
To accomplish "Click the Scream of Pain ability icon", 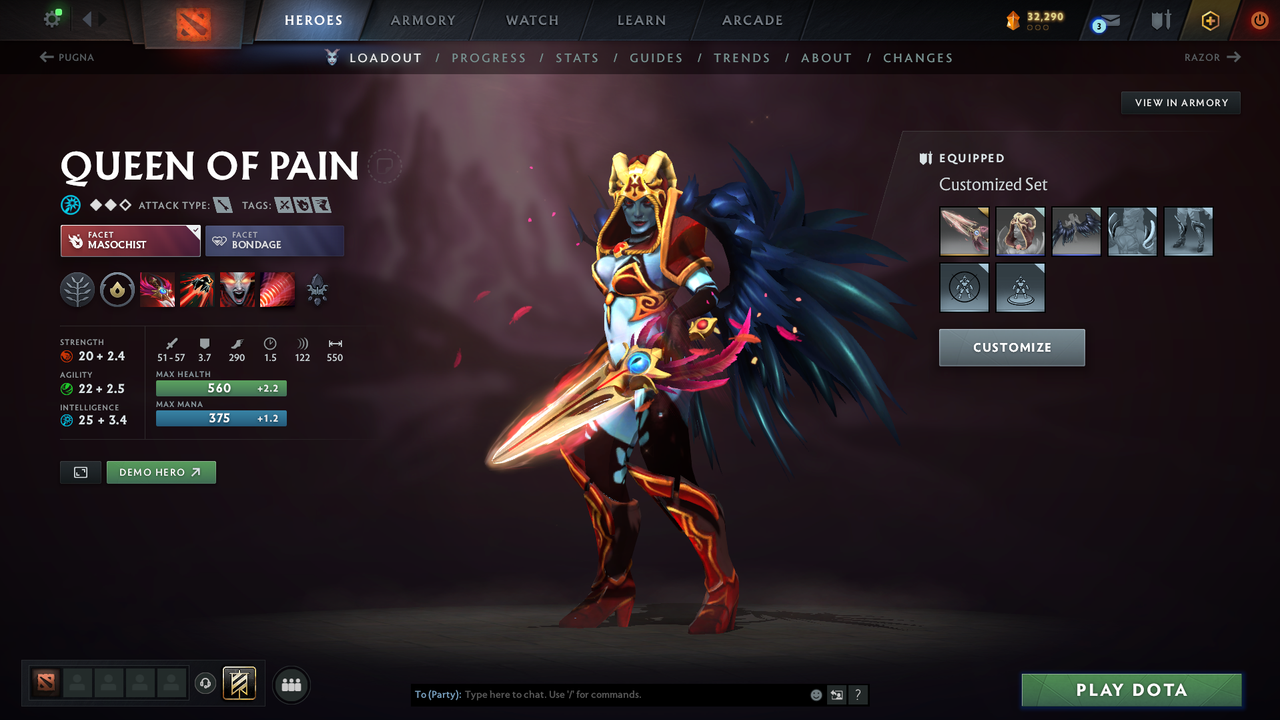I will [x=236, y=289].
